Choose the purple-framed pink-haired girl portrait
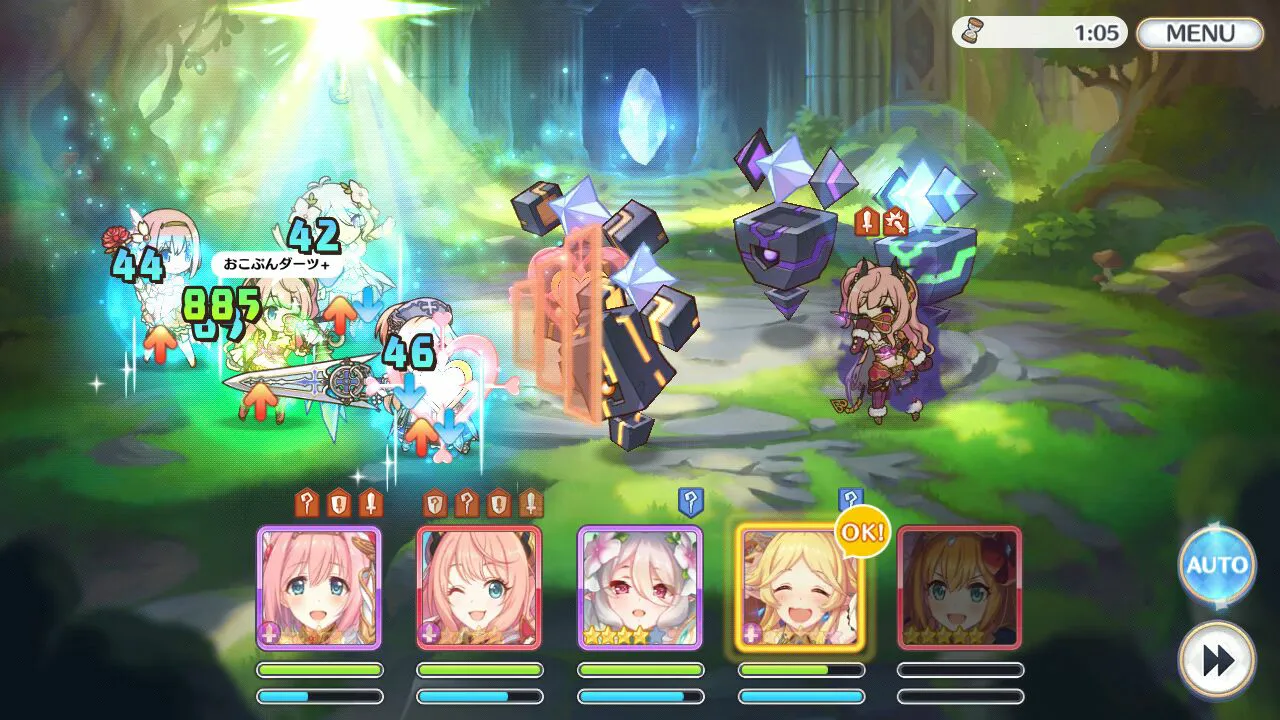 click(319, 588)
